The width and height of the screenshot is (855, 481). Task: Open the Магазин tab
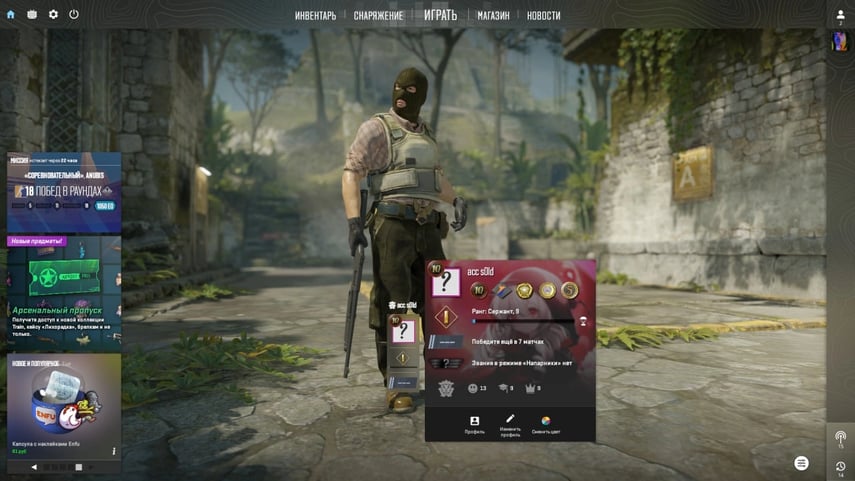[x=493, y=16]
